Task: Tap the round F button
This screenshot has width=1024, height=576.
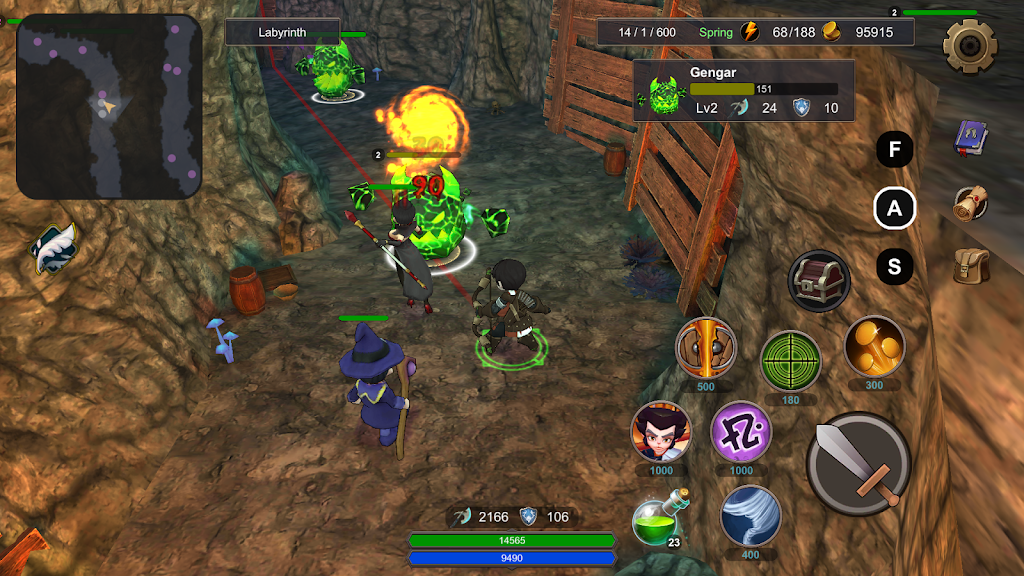Action: click(x=895, y=151)
